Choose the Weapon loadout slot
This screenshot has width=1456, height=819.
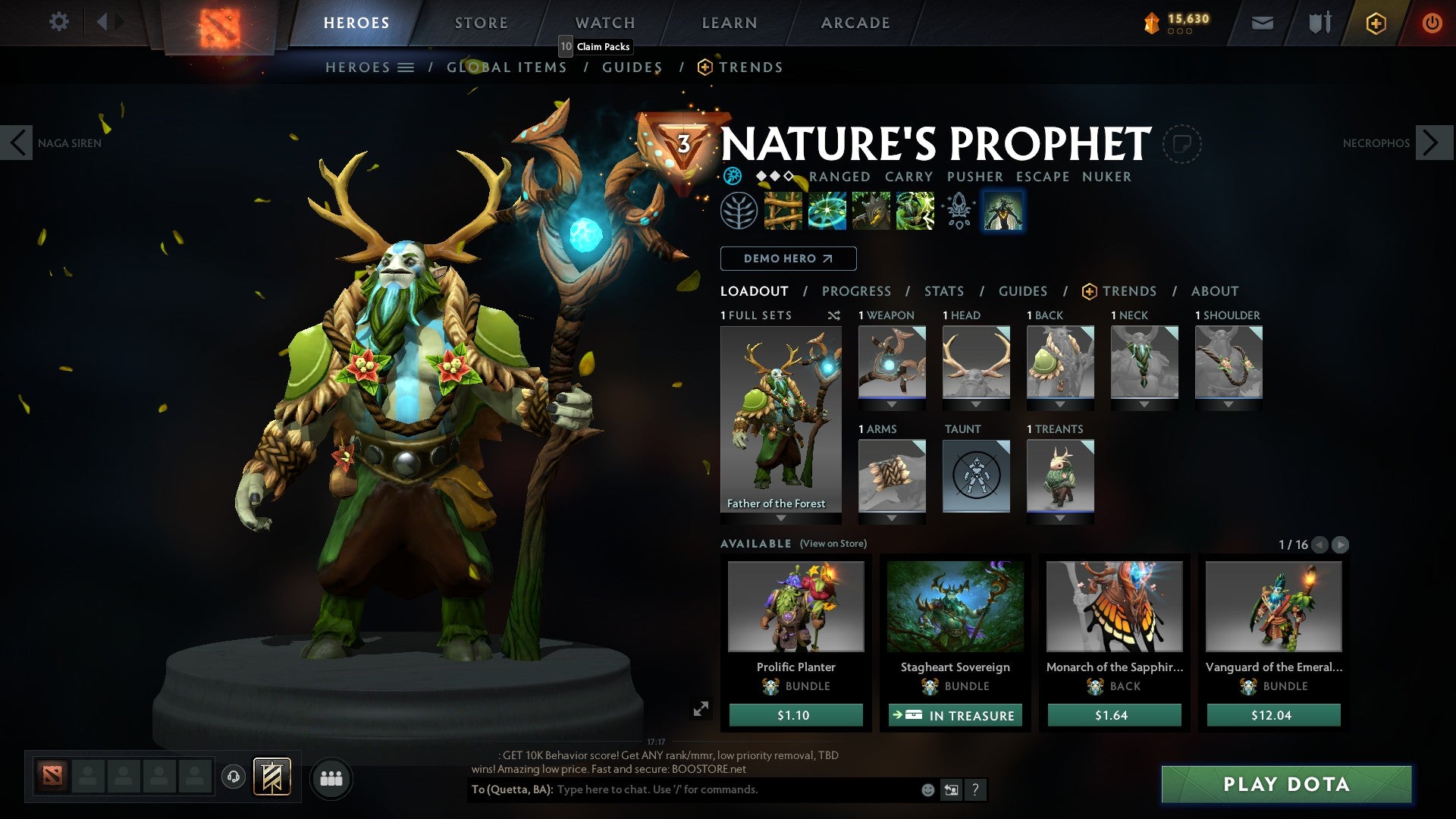pyautogui.click(x=892, y=362)
